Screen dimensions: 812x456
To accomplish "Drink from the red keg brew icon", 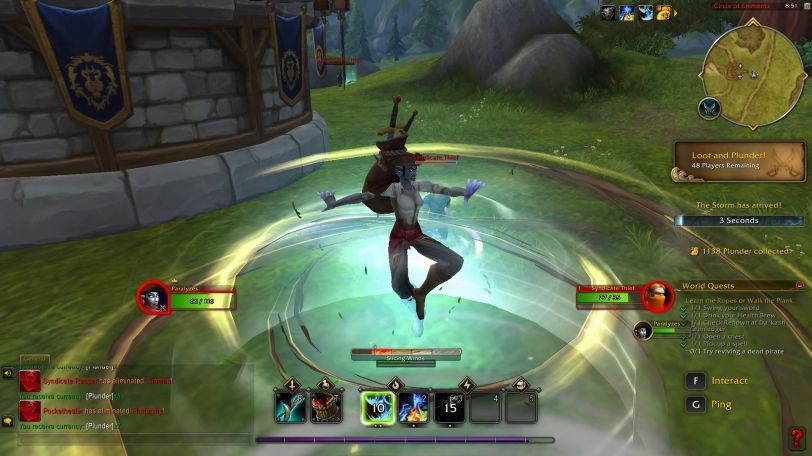I will 326,406.
